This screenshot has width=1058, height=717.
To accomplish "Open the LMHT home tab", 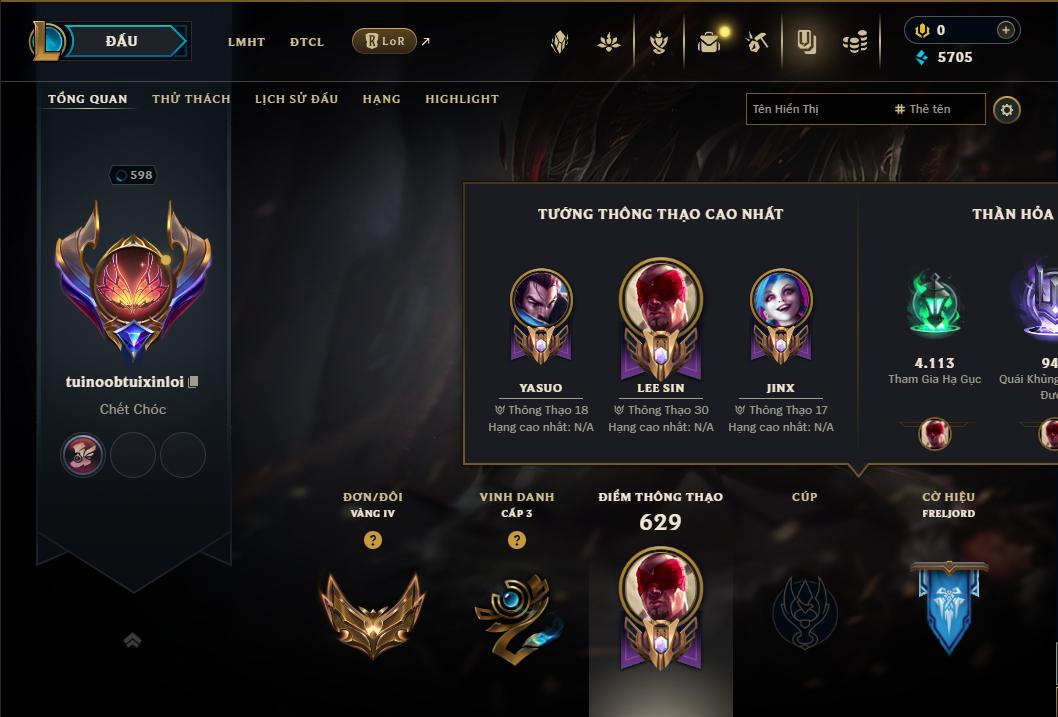I will (x=246, y=42).
